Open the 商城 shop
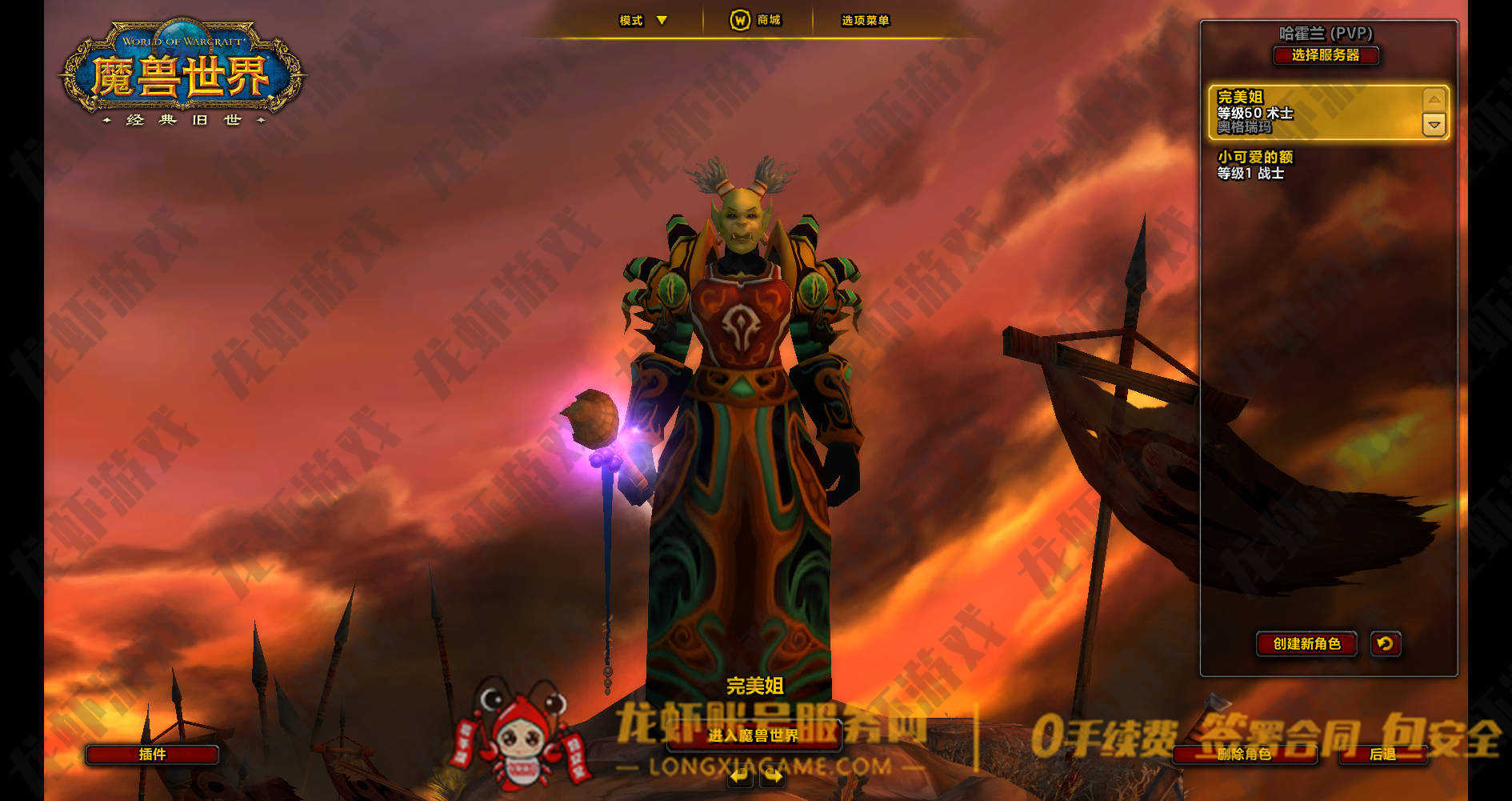 (x=756, y=20)
